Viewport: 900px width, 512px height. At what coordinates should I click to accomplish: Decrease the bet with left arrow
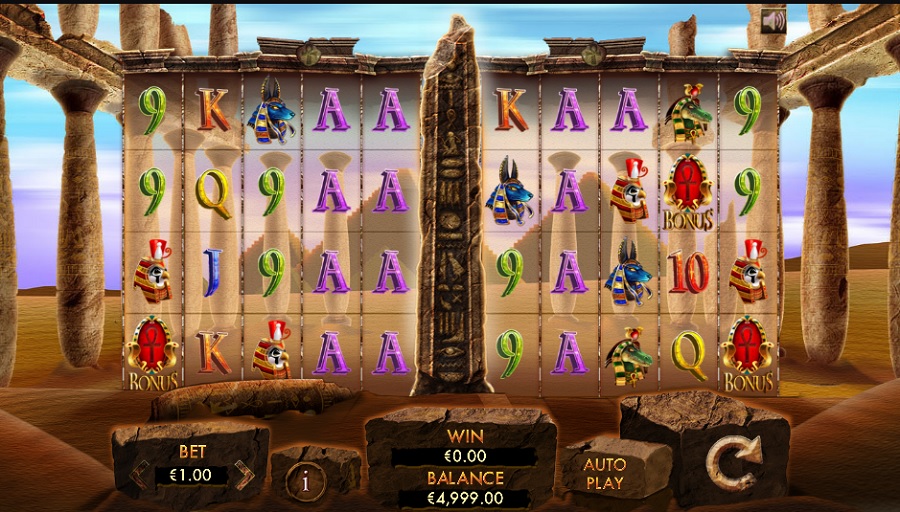(141, 475)
